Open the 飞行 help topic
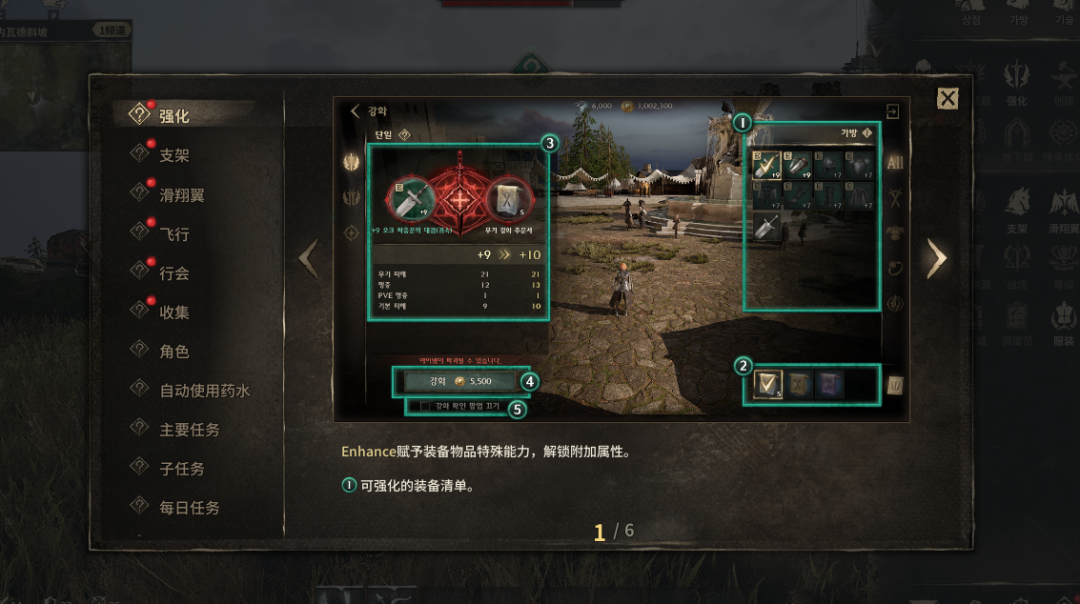The width and height of the screenshot is (1080, 604). point(174,234)
